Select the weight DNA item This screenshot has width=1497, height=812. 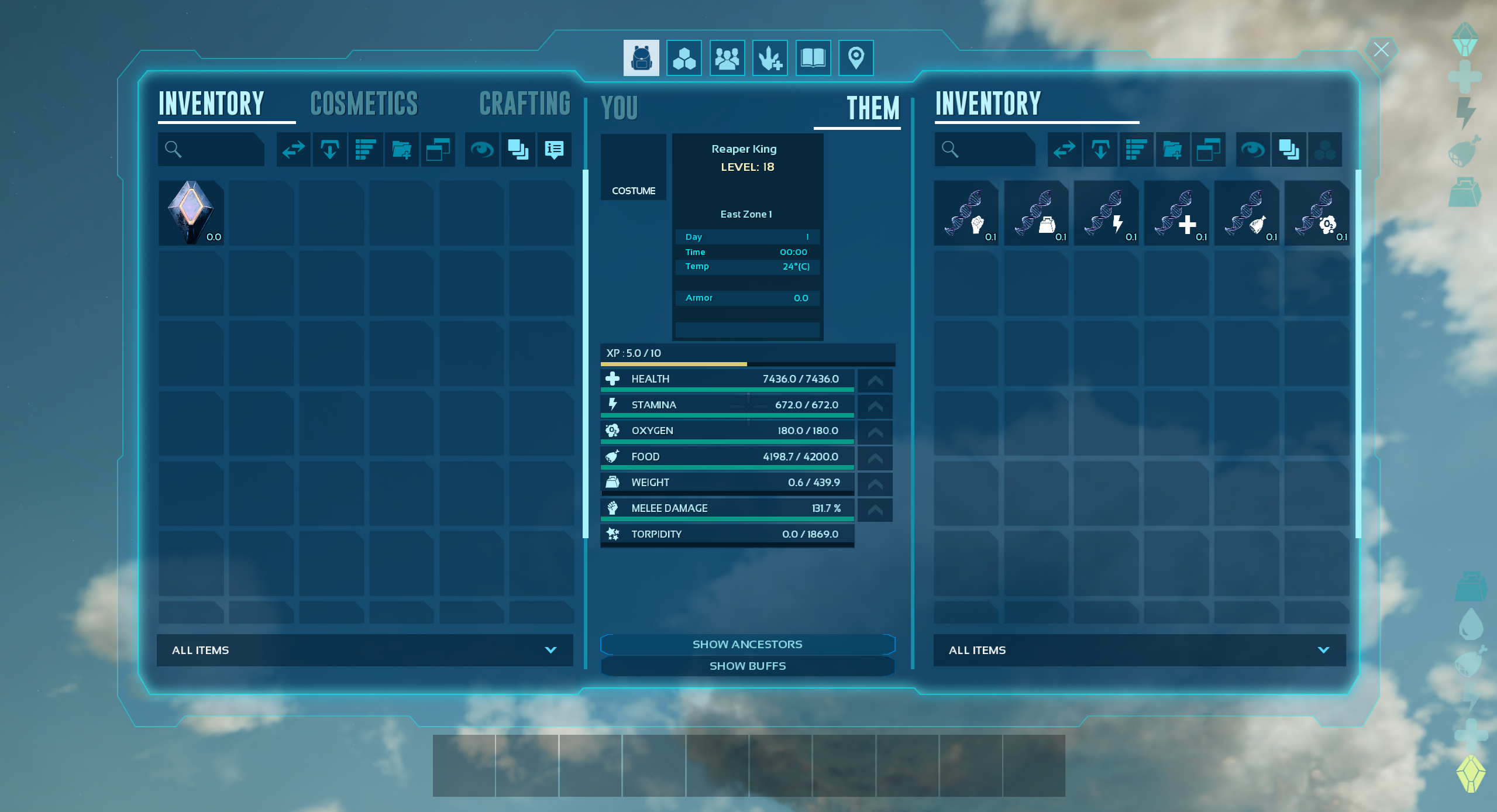(1036, 213)
